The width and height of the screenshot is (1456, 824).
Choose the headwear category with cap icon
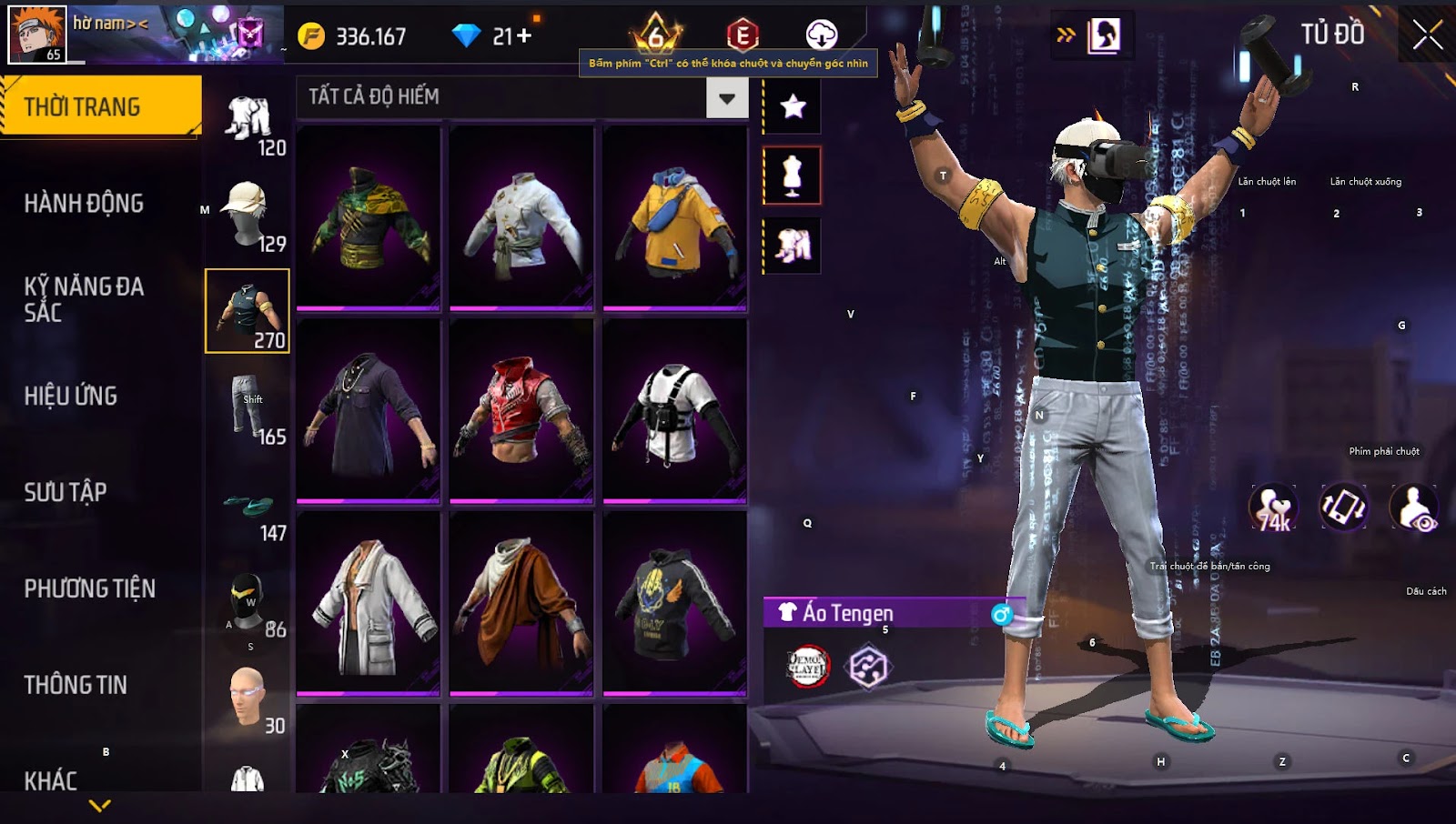(248, 215)
